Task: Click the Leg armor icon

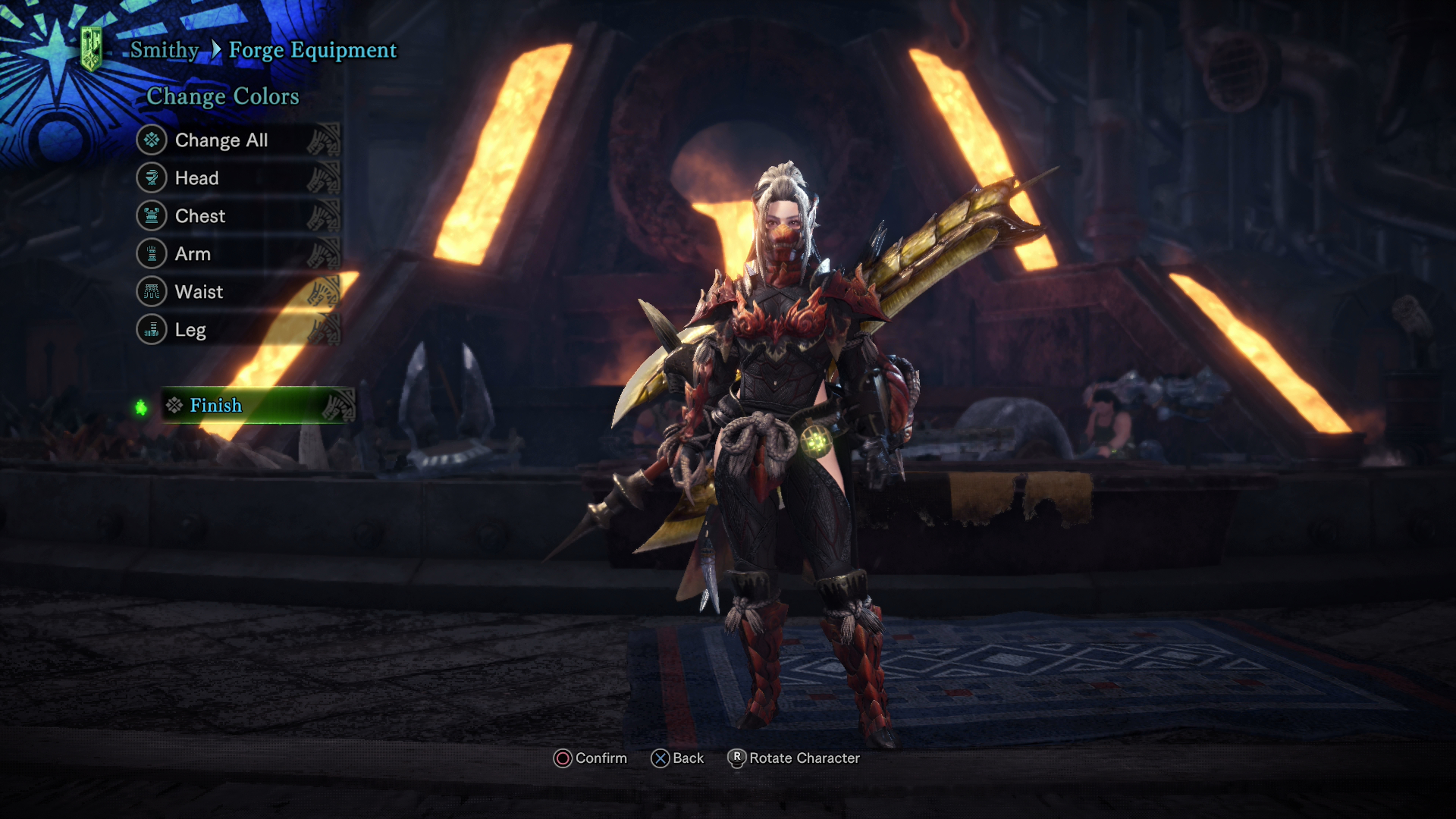Action: (153, 330)
